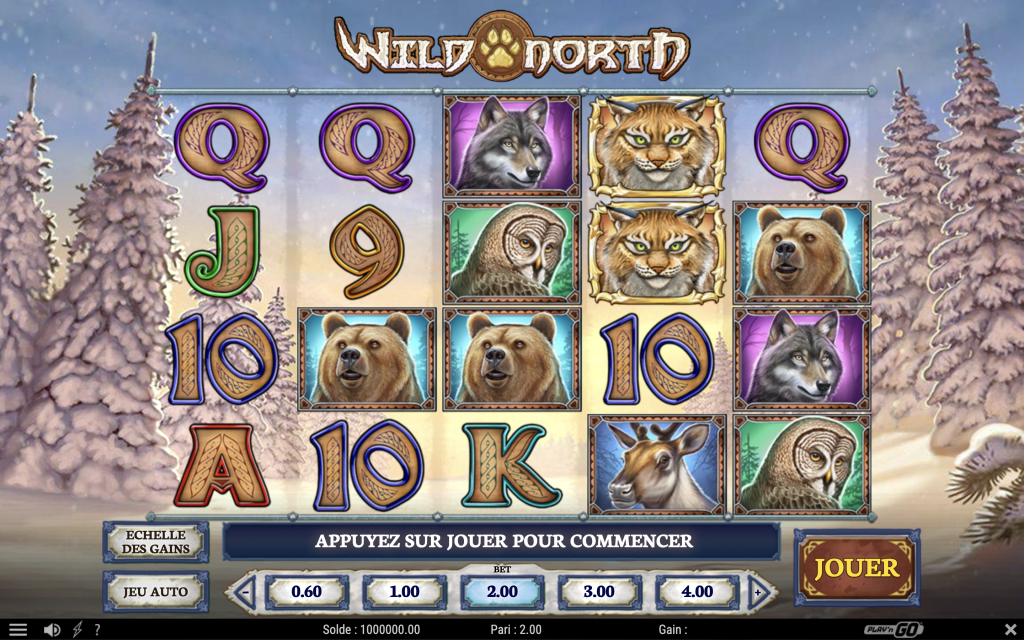Image resolution: width=1024 pixels, height=640 pixels.
Task: Choose the 1.00 bet amount
Action: [404, 592]
